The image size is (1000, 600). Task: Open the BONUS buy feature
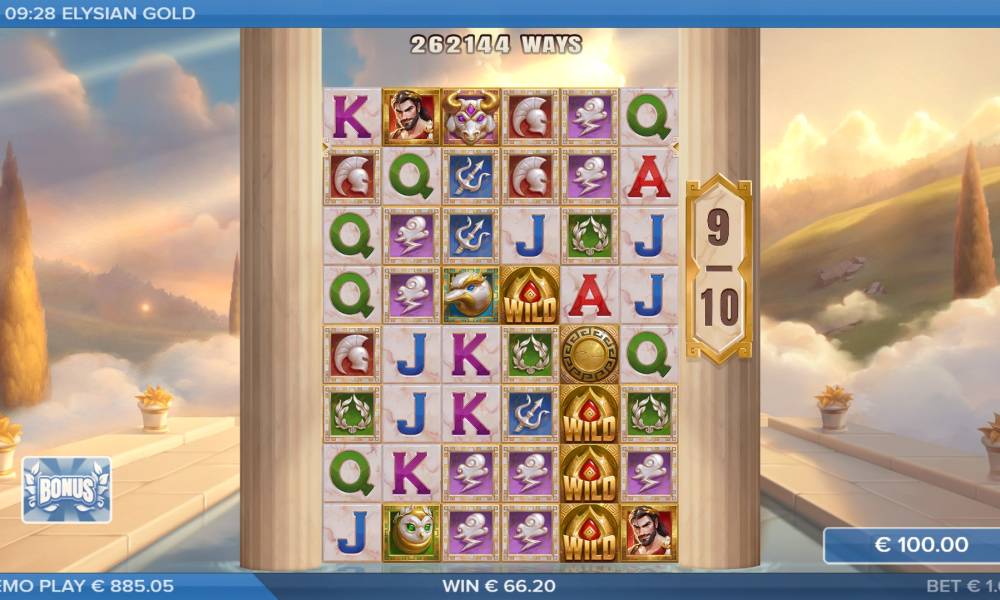coord(66,490)
